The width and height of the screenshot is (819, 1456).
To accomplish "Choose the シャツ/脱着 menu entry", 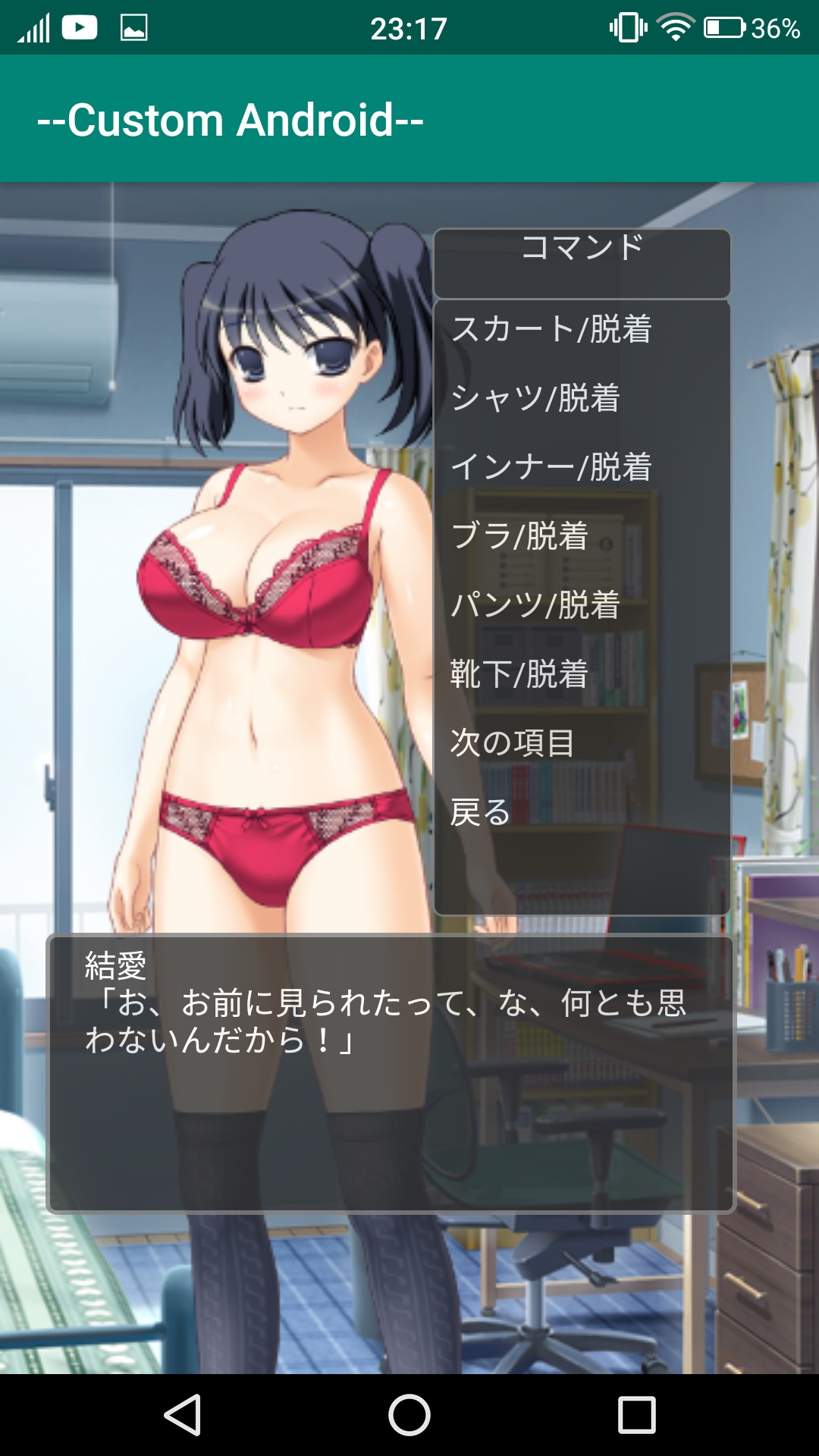I will click(x=535, y=398).
